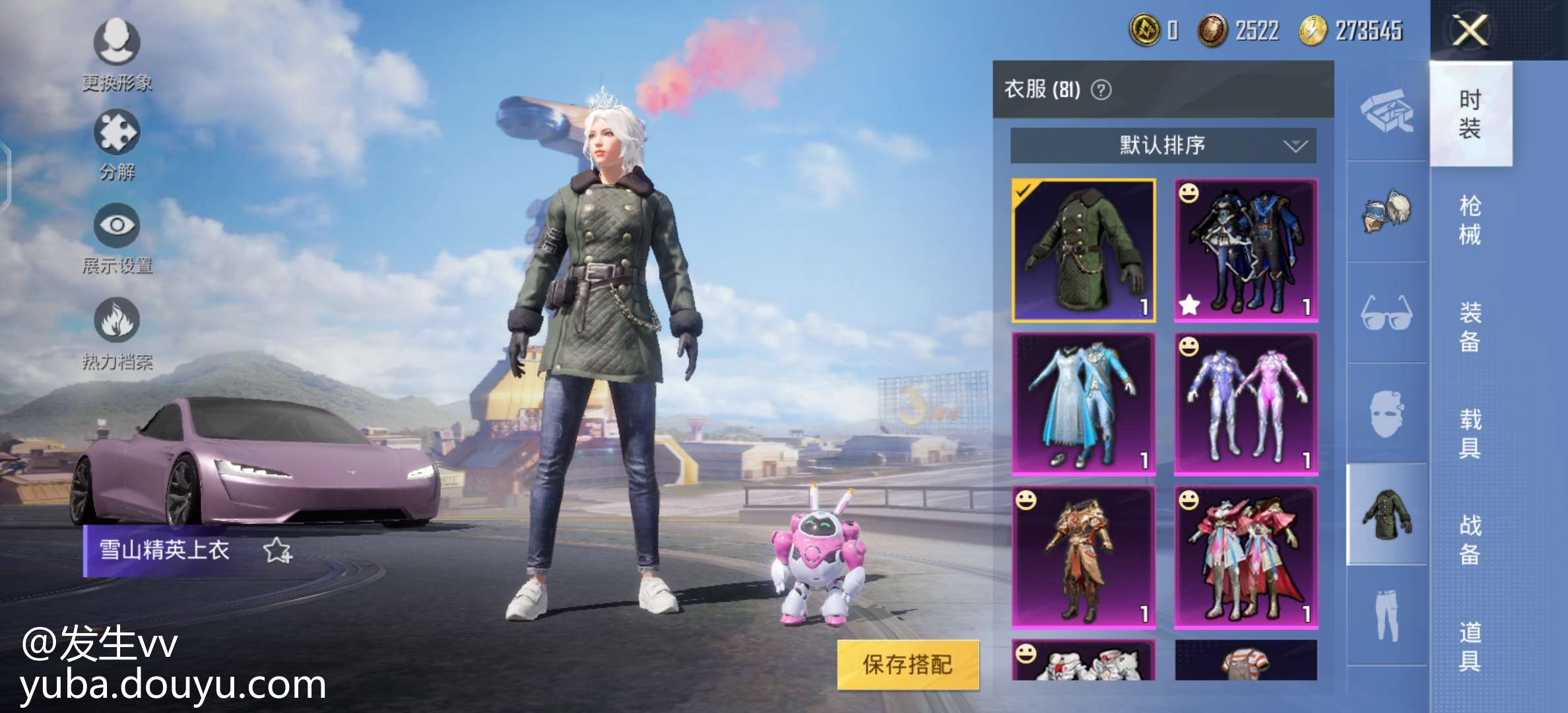Select the light blue gown outfit set

click(x=1084, y=403)
